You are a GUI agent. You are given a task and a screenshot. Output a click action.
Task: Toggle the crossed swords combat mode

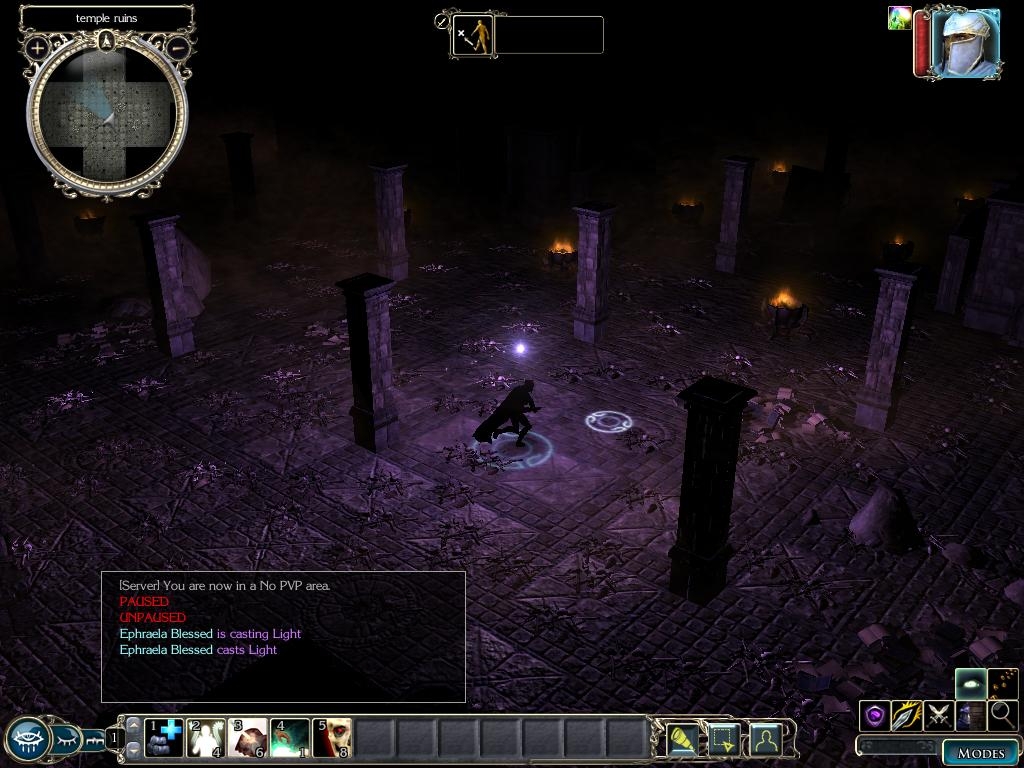click(938, 715)
